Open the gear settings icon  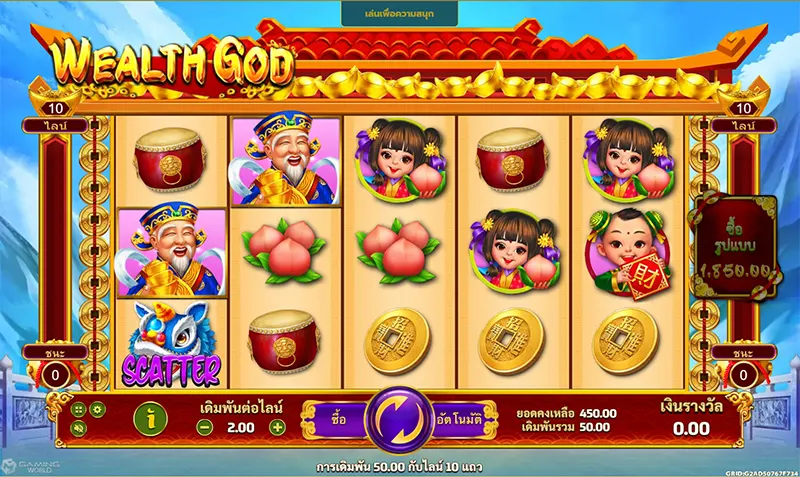point(97,409)
